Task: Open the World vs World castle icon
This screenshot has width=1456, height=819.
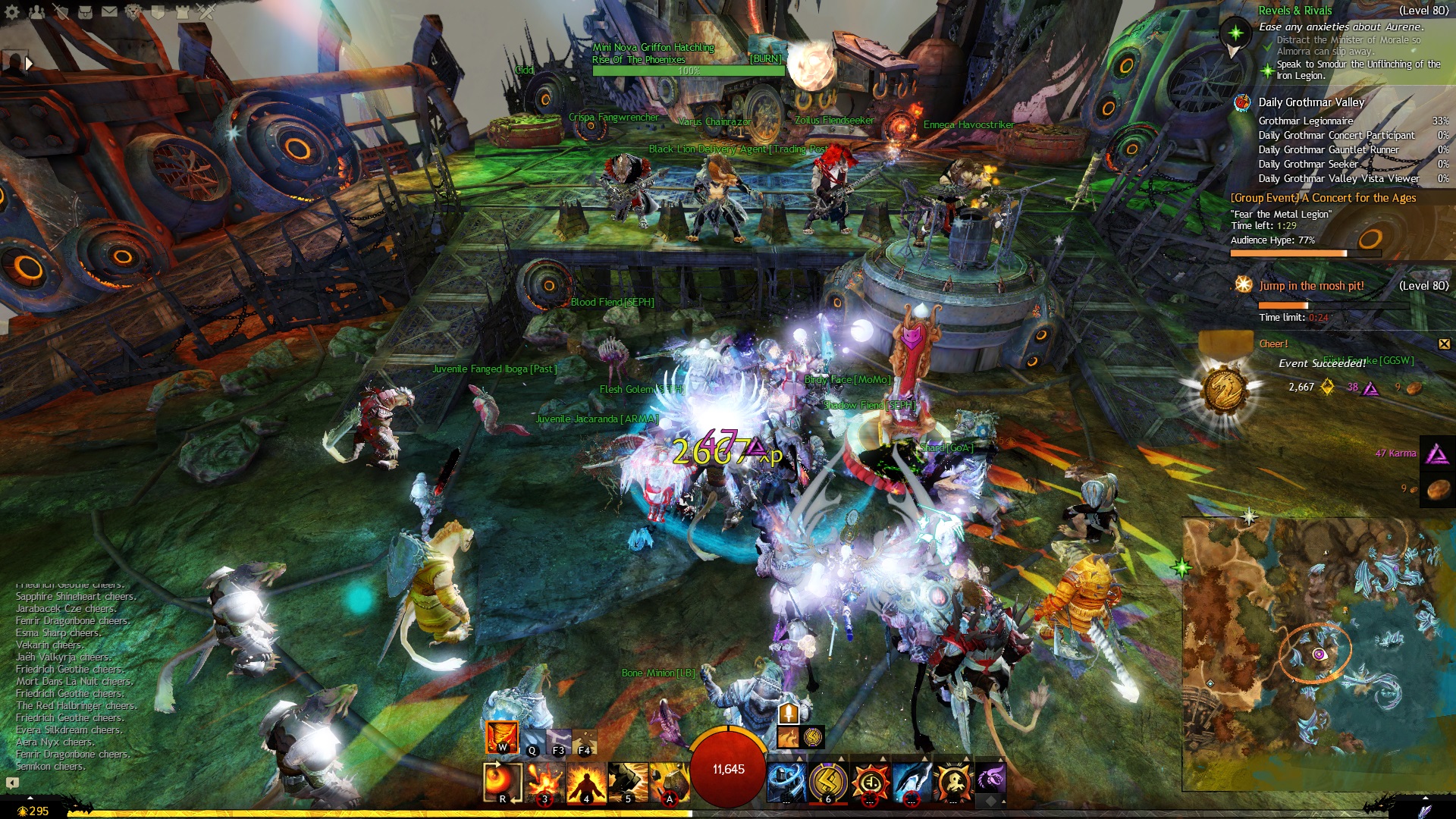Action: pyautogui.click(x=182, y=11)
